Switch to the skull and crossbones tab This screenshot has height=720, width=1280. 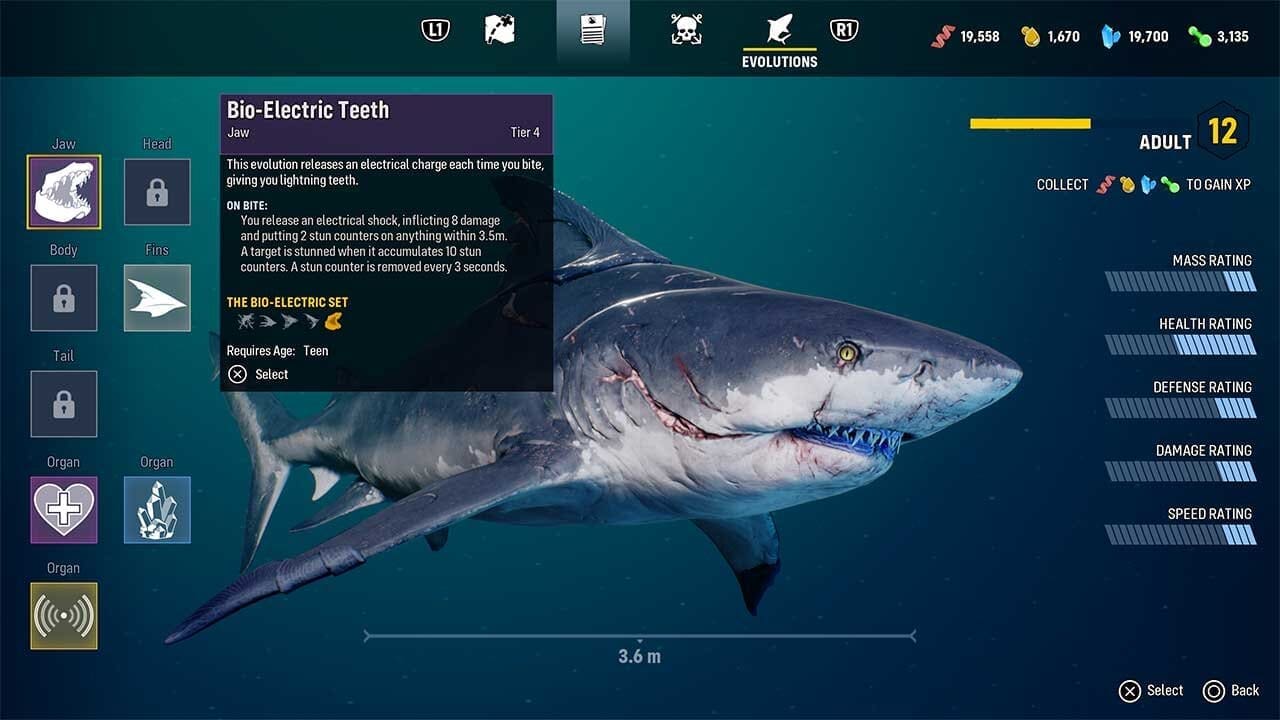(686, 30)
